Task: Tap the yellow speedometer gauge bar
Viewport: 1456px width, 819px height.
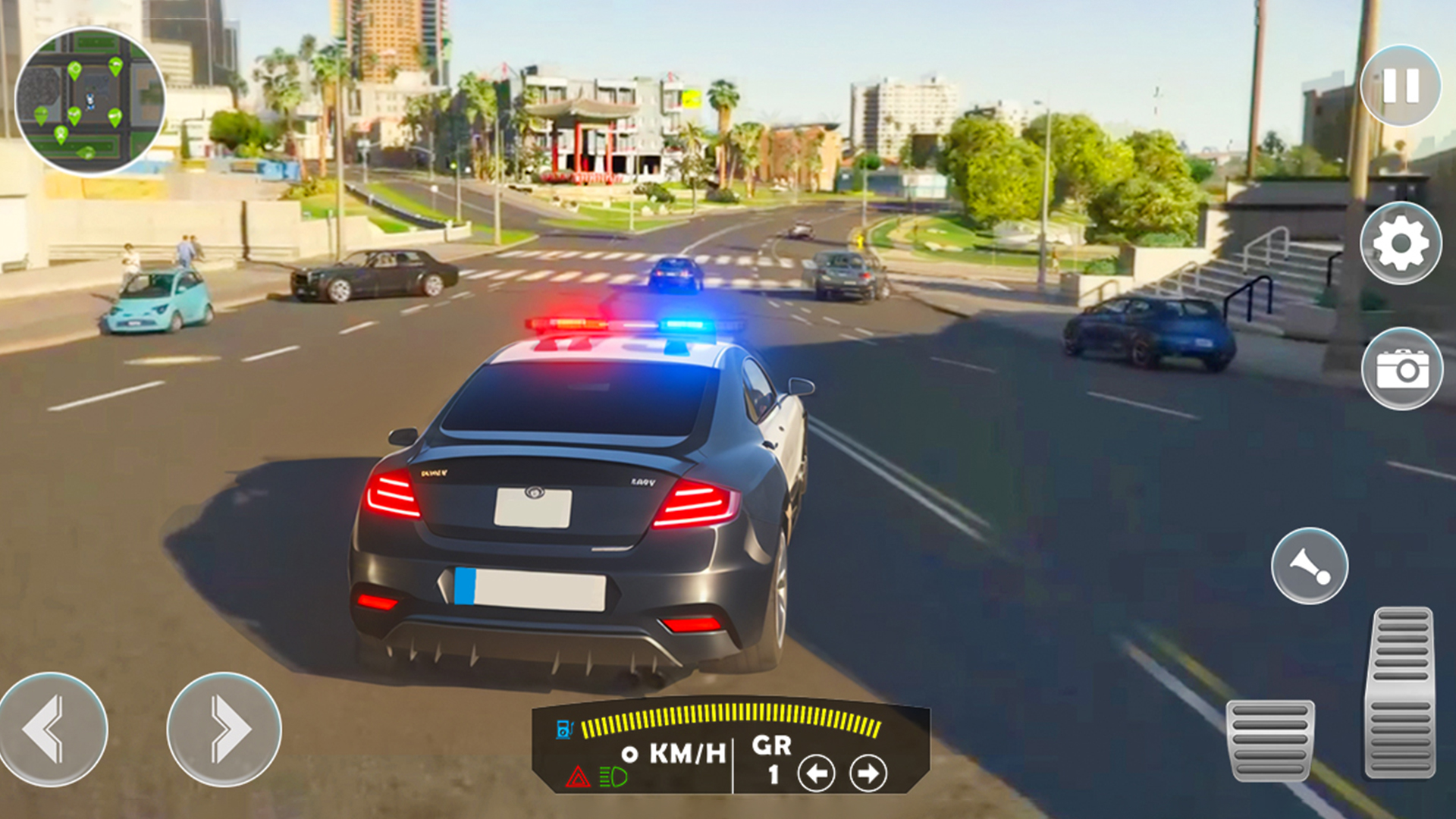Action: 728,717
